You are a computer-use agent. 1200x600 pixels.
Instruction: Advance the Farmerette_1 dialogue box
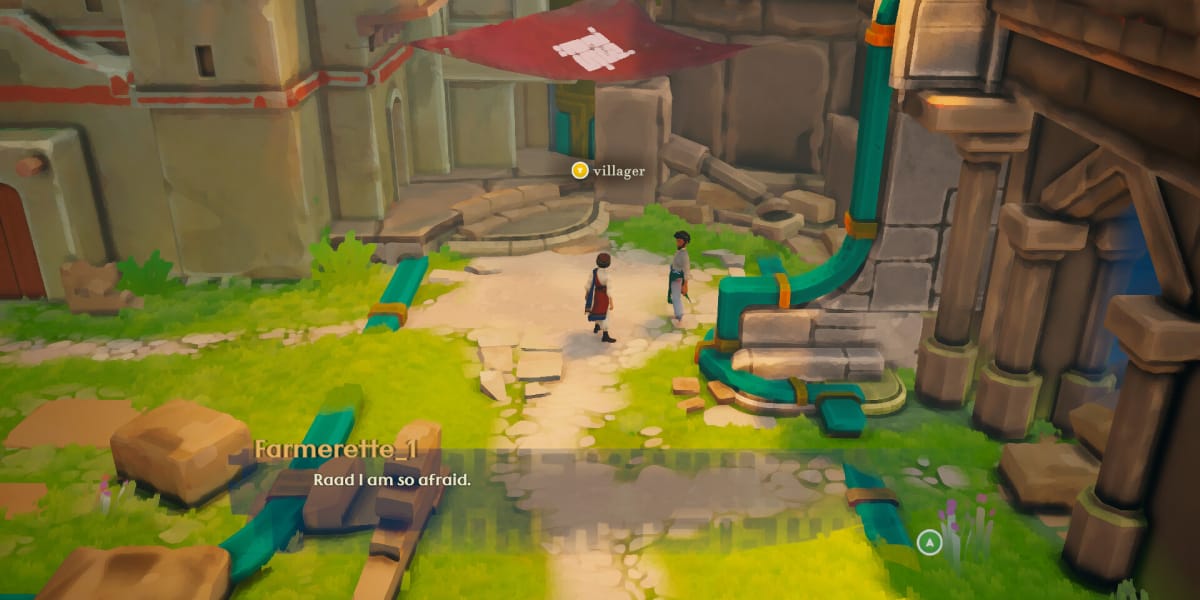click(x=930, y=542)
